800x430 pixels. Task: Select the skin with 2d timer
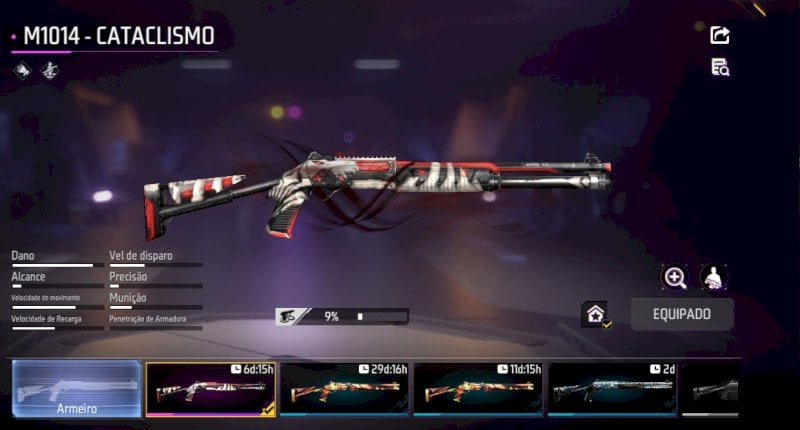coord(611,388)
